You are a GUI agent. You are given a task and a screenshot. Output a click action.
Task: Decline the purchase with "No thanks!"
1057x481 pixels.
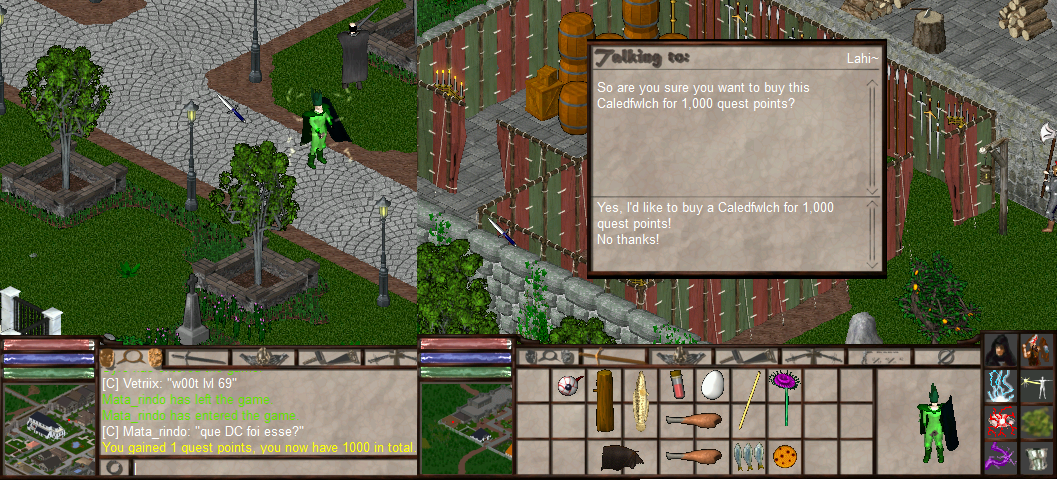coord(628,240)
